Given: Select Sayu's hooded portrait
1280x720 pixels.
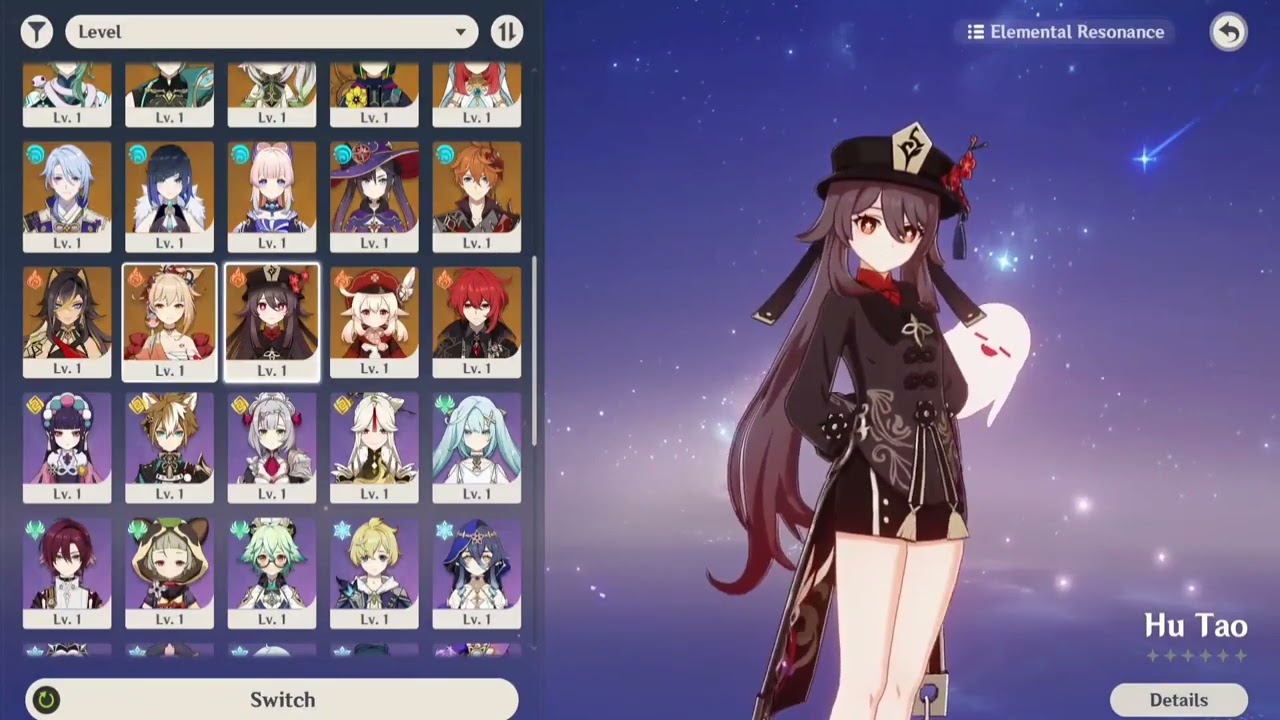Looking at the screenshot, I should (169, 571).
